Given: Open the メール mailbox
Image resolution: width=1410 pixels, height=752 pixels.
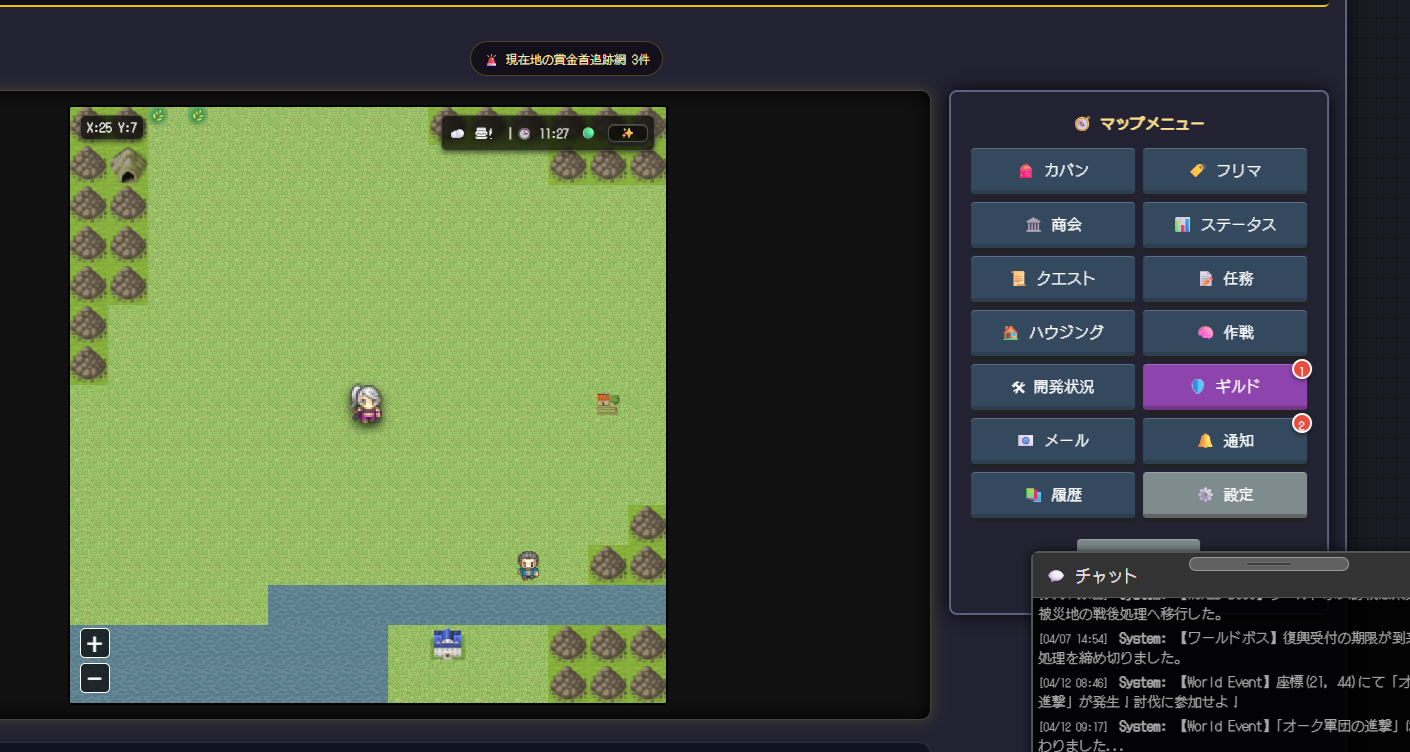Looking at the screenshot, I should coord(1052,441).
